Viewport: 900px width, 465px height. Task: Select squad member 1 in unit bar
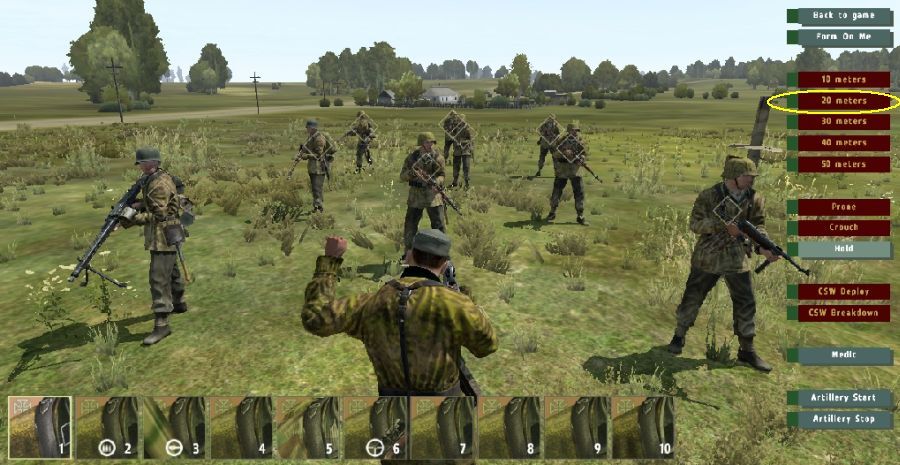(40, 428)
